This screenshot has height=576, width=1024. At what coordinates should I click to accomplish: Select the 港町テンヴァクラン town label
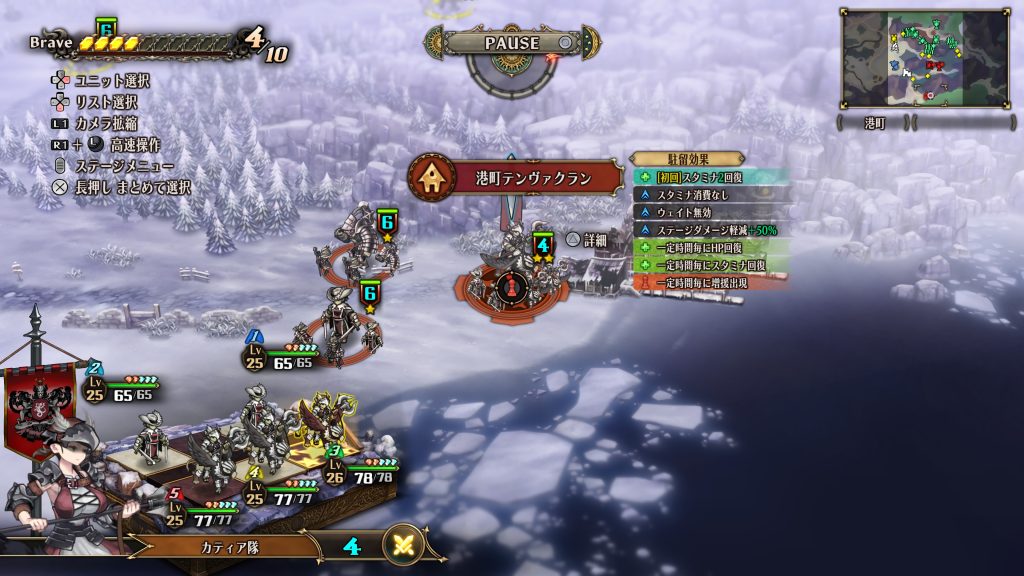[531, 179]
